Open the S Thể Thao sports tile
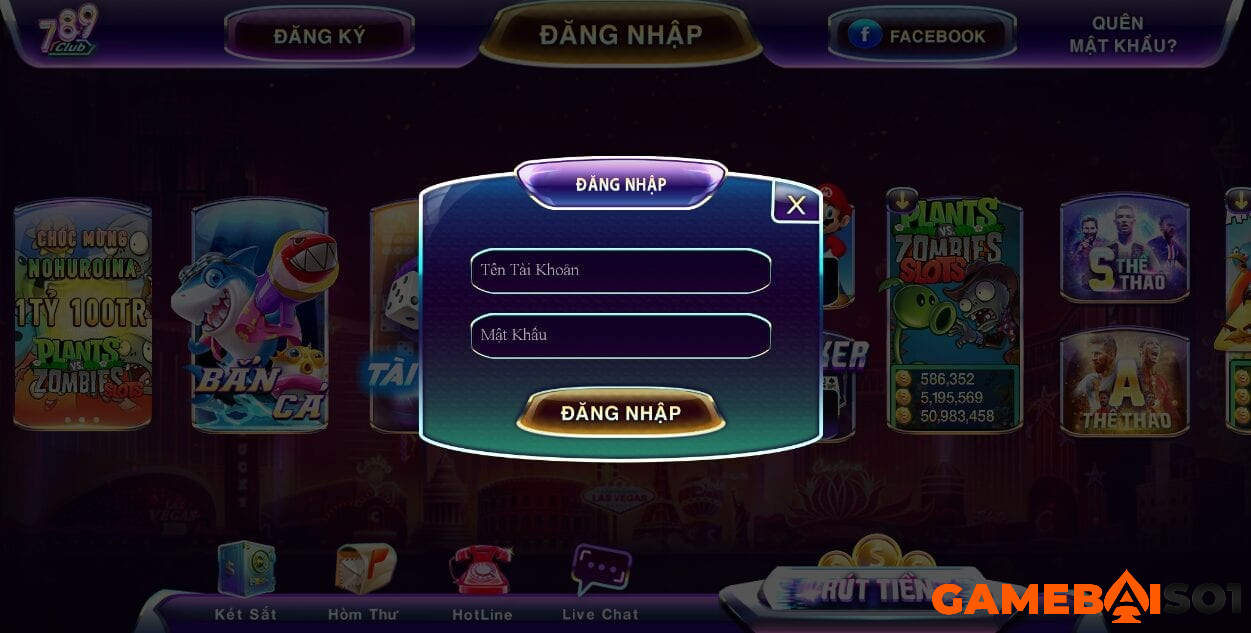1251x633 pixels. (1124, 249)
